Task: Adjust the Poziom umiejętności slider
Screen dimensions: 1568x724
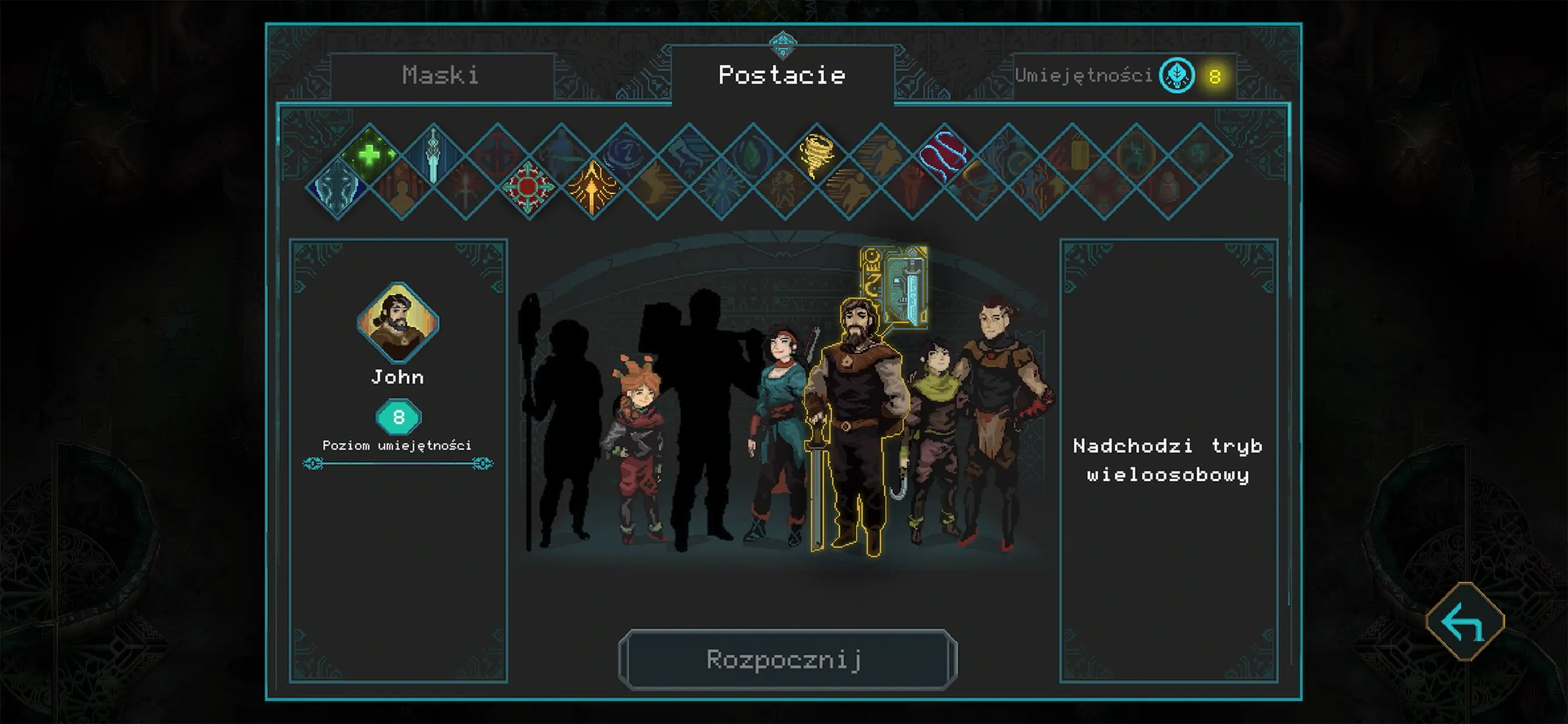Action: (x=398, y=463)
